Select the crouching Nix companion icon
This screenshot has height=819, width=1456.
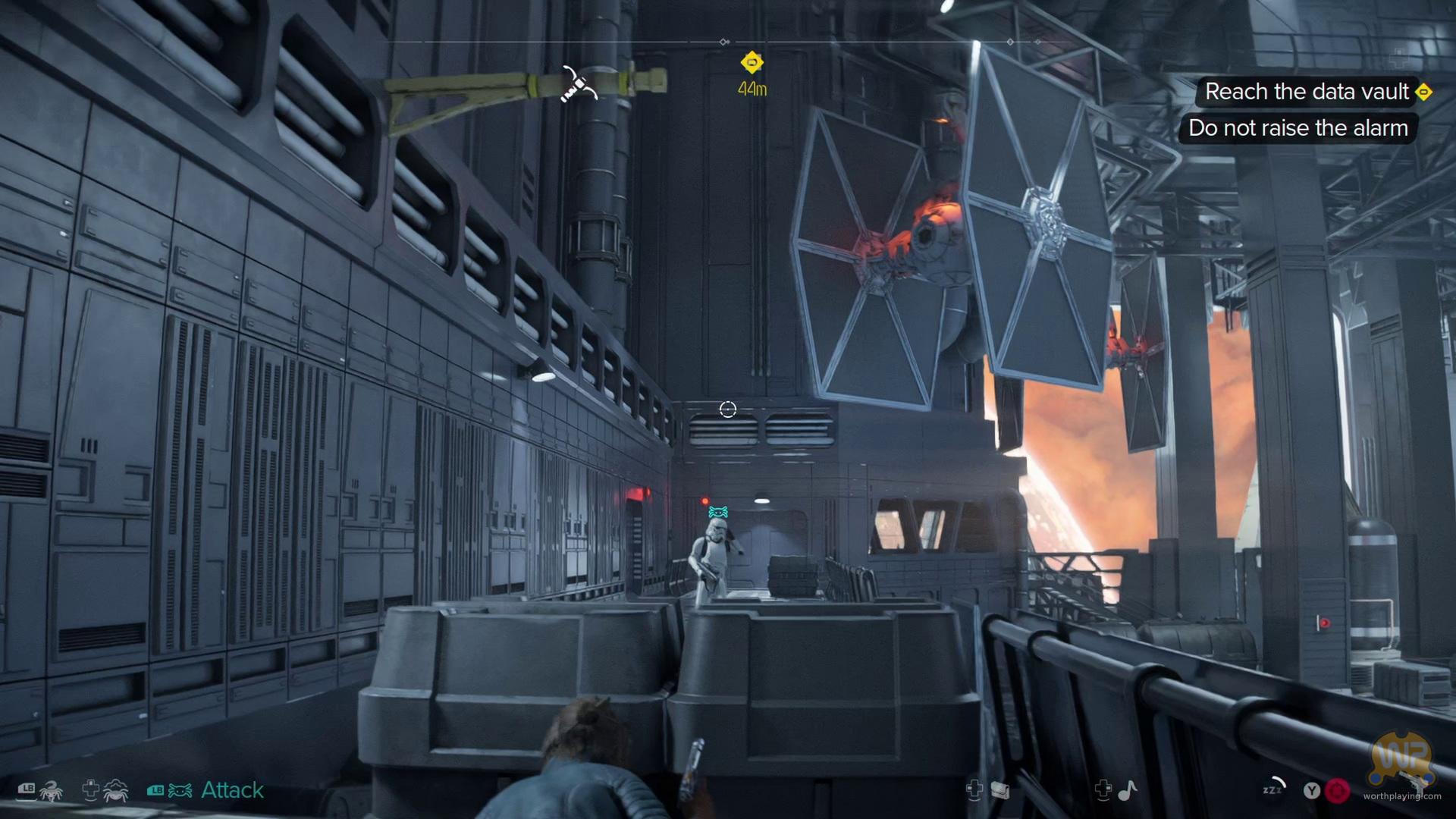click(115, 791)
